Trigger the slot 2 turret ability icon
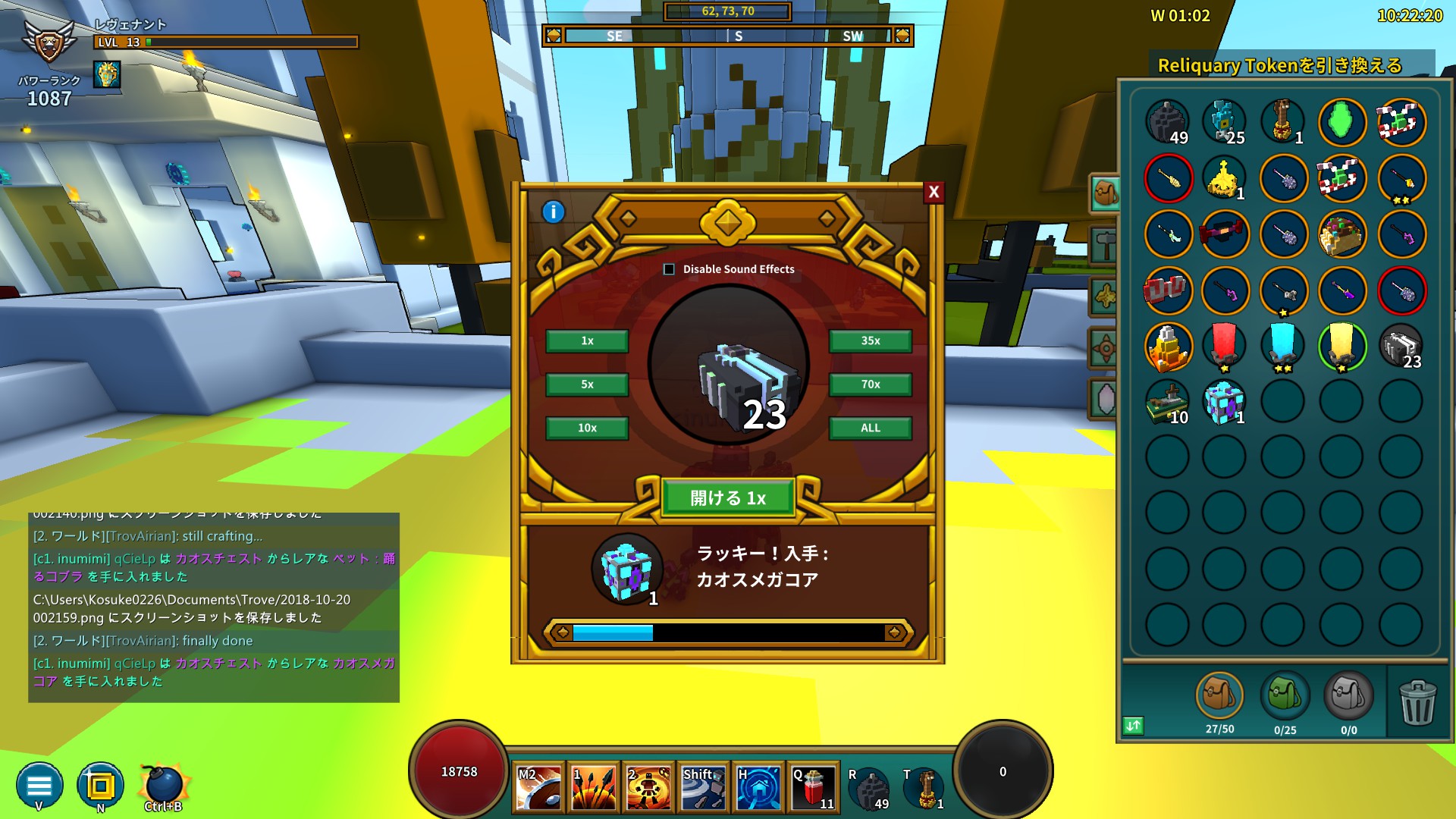This screenshot has height=819, width=1456. point(648,787)
